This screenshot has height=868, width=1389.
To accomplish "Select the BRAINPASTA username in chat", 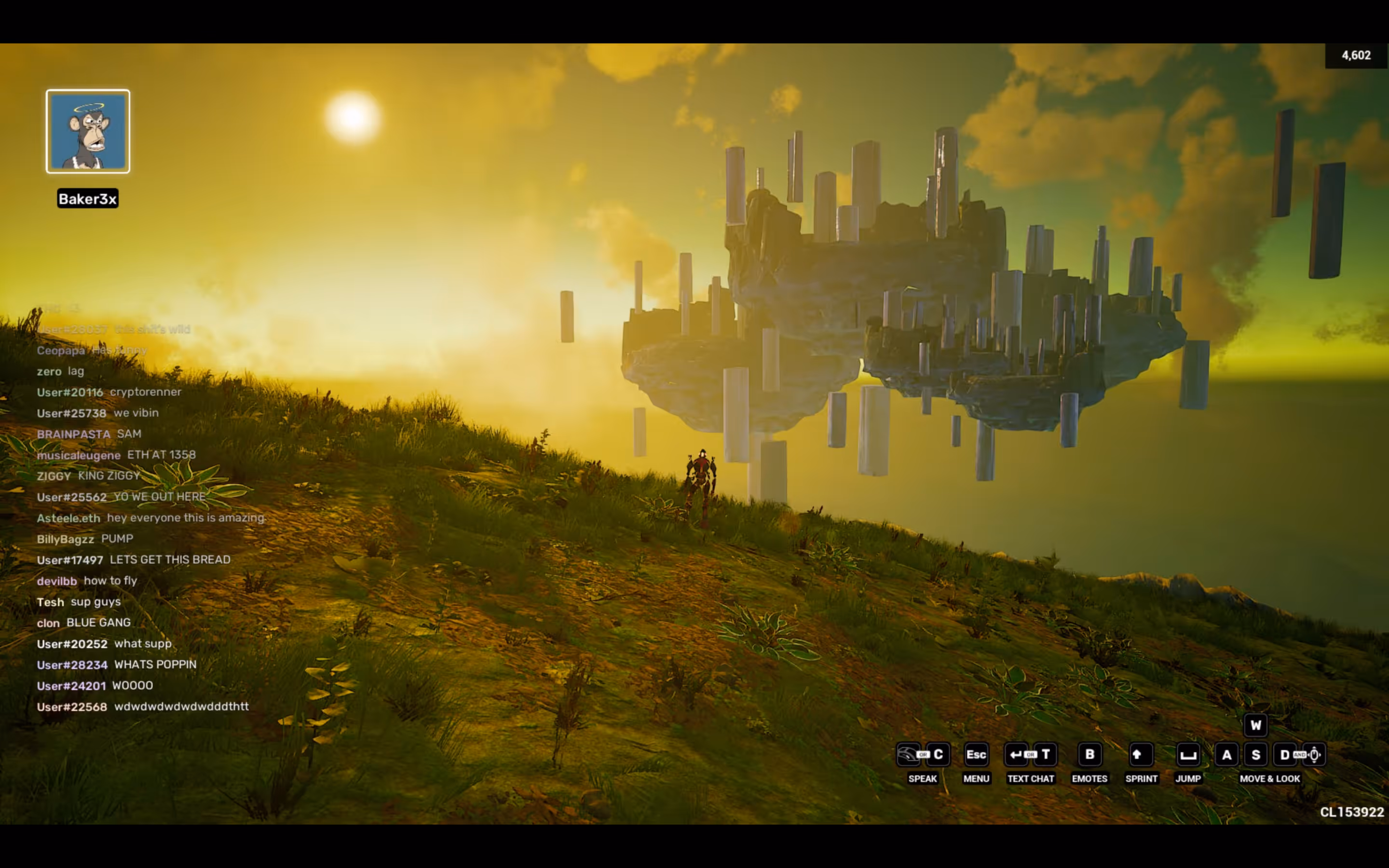I will [x=73, y=434].
